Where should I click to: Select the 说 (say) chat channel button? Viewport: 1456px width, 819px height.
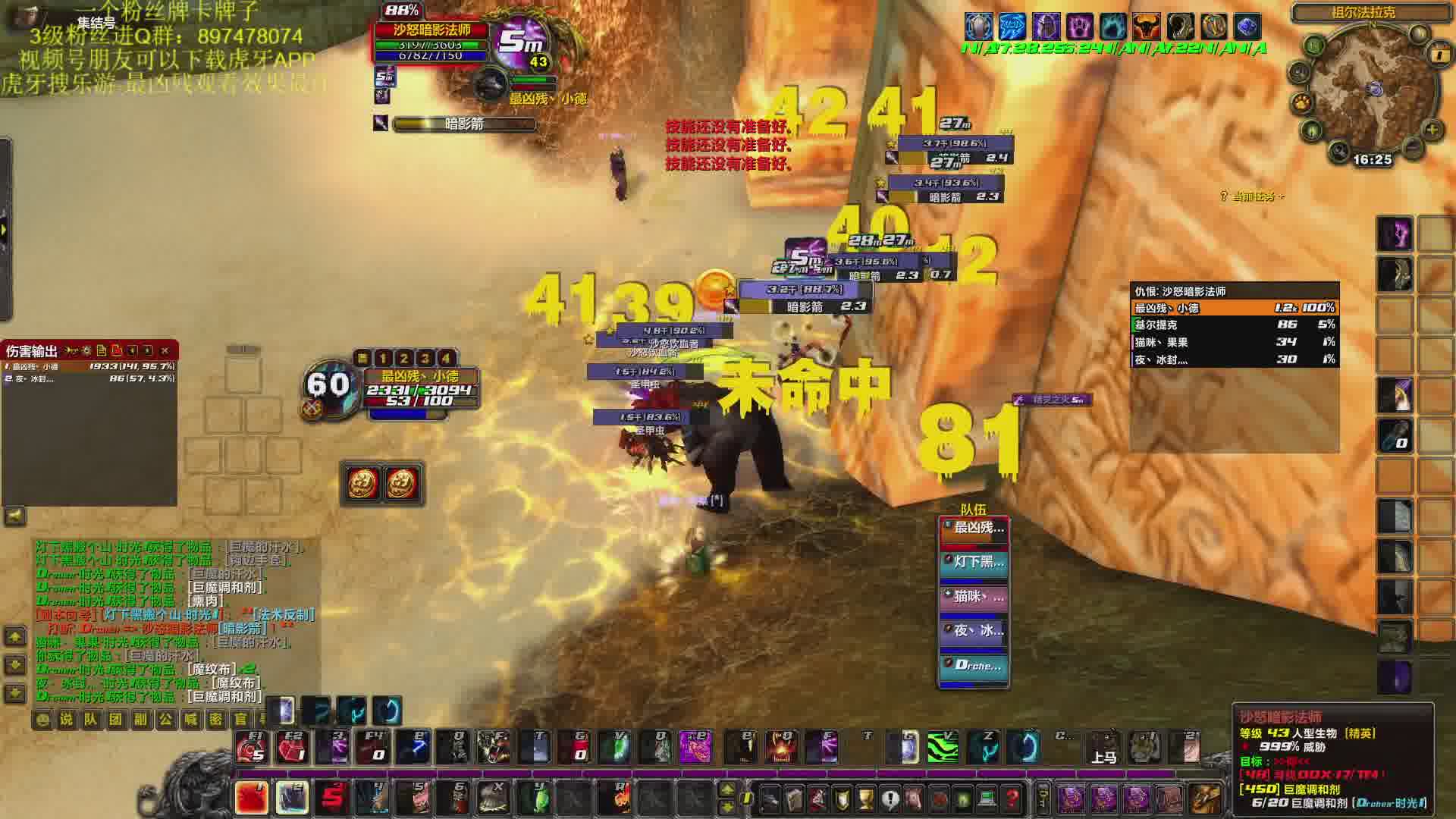67,719
